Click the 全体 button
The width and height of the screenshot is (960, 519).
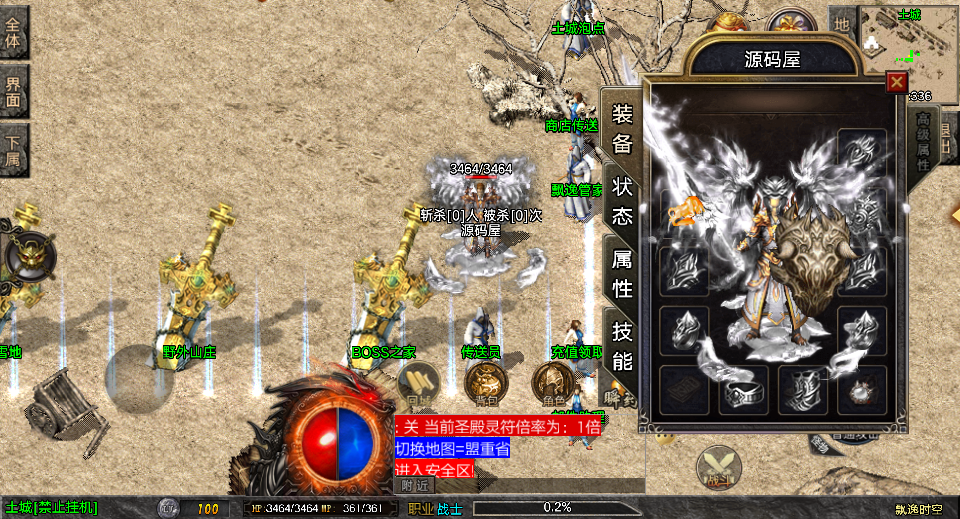click(14, 32)
